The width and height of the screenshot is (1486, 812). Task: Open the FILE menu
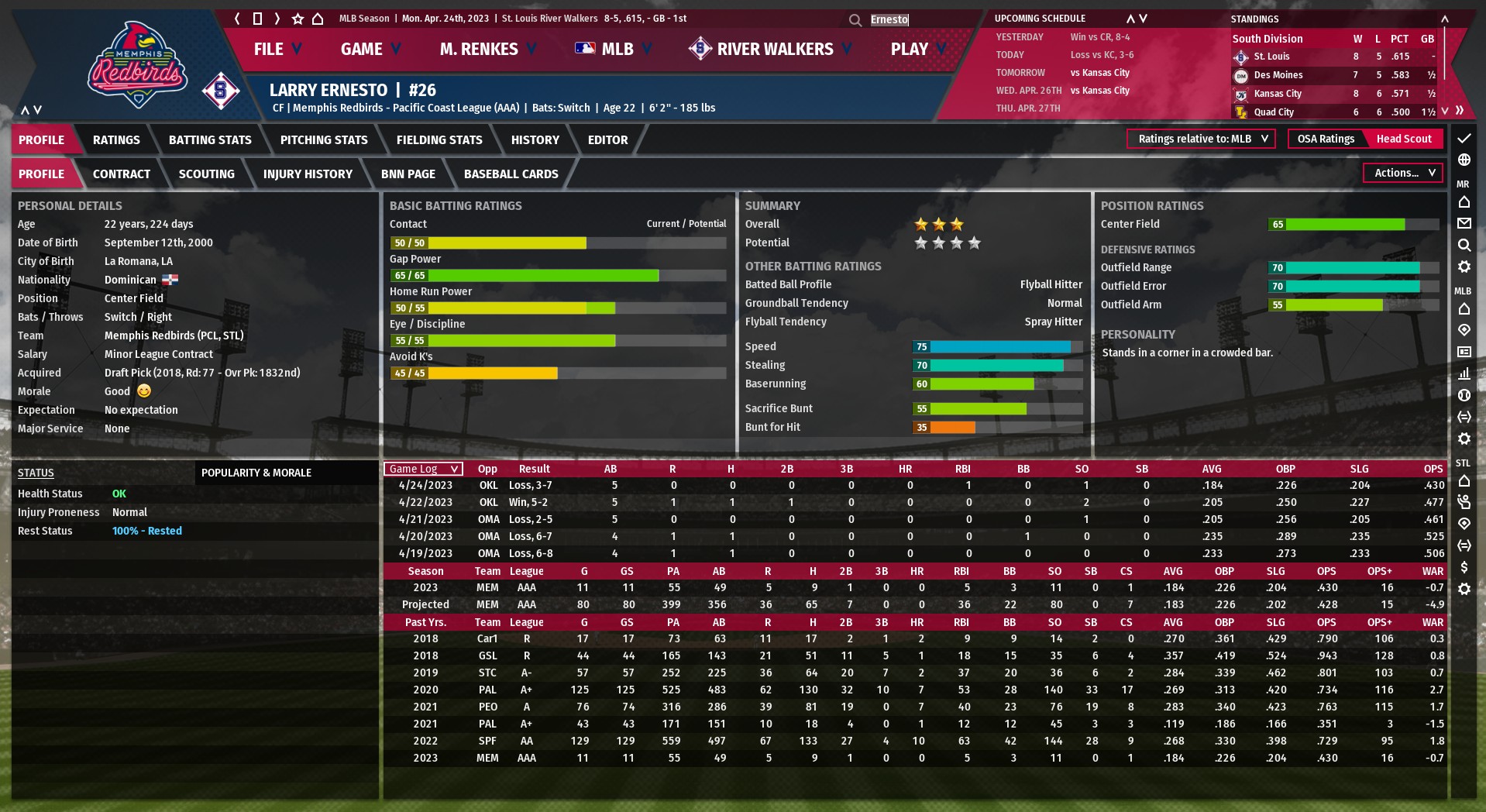[277, 49]
